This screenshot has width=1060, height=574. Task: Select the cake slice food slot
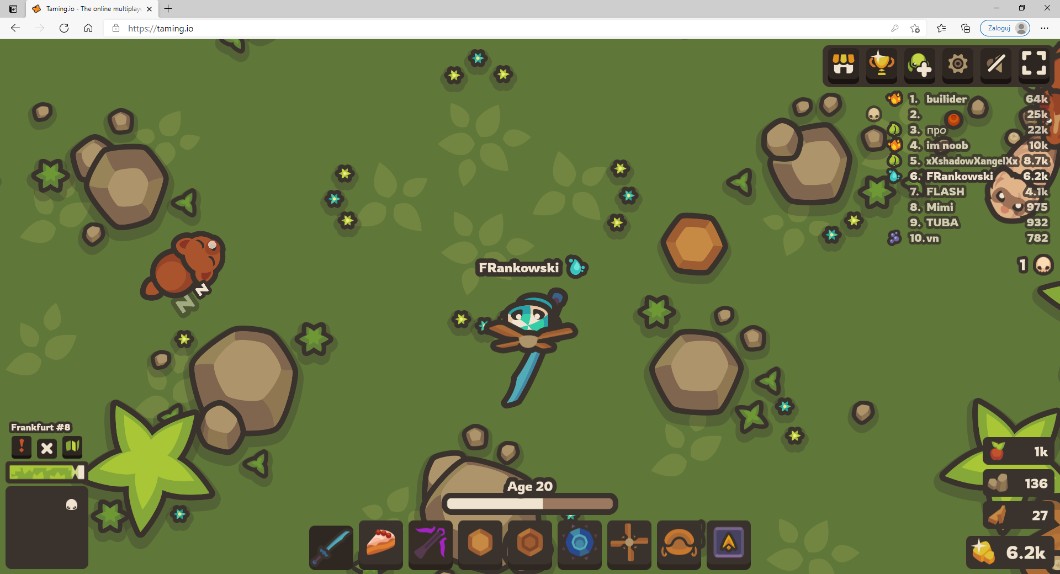[381, 545]
